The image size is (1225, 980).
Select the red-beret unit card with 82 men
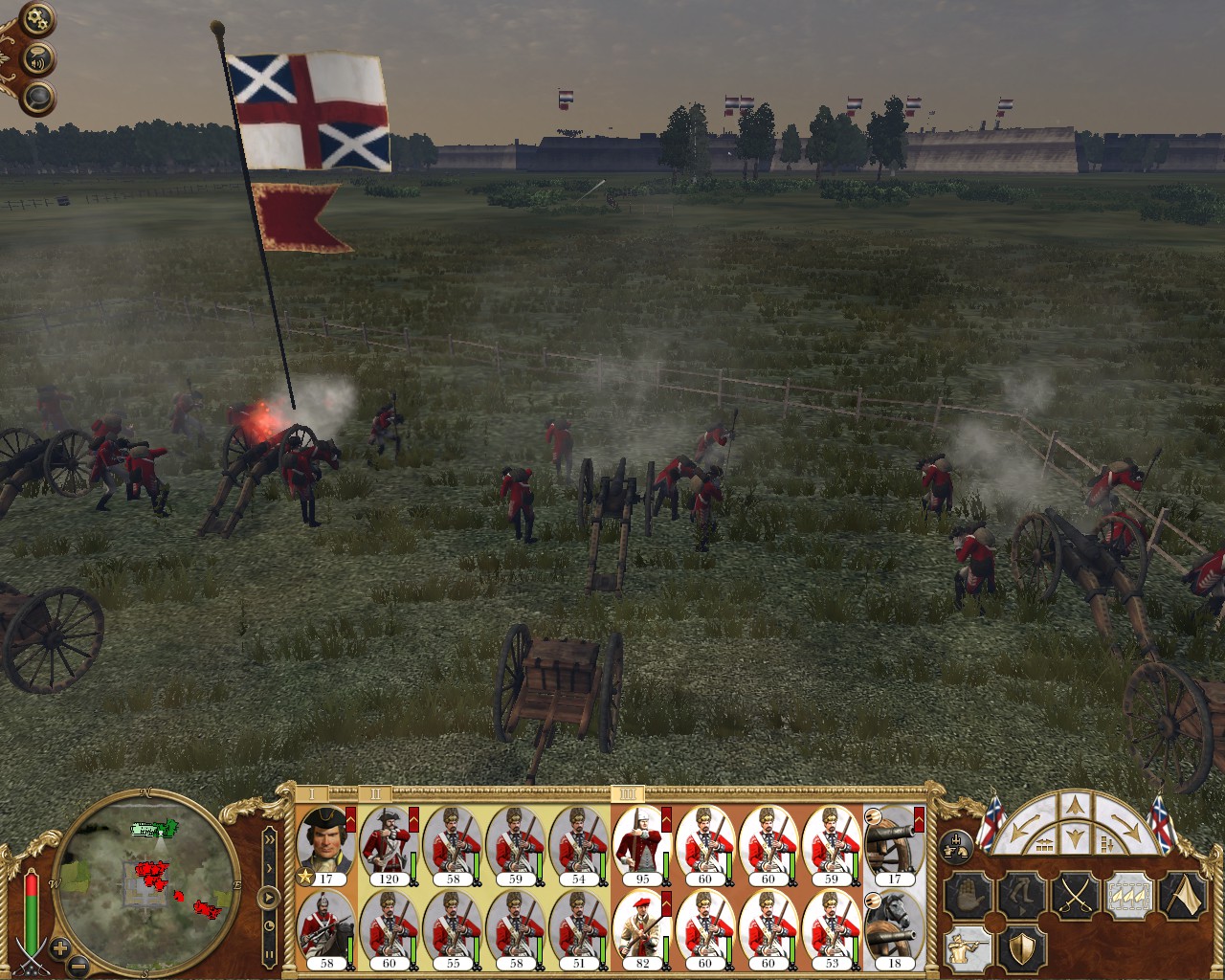pyautogui.click(x=642, y=929)
